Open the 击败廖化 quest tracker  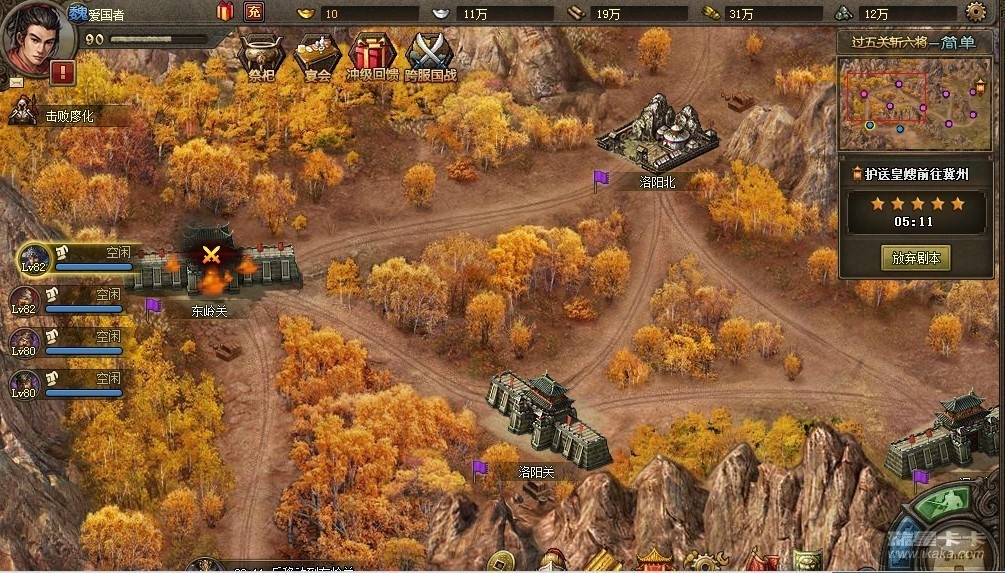coord(67,116)
